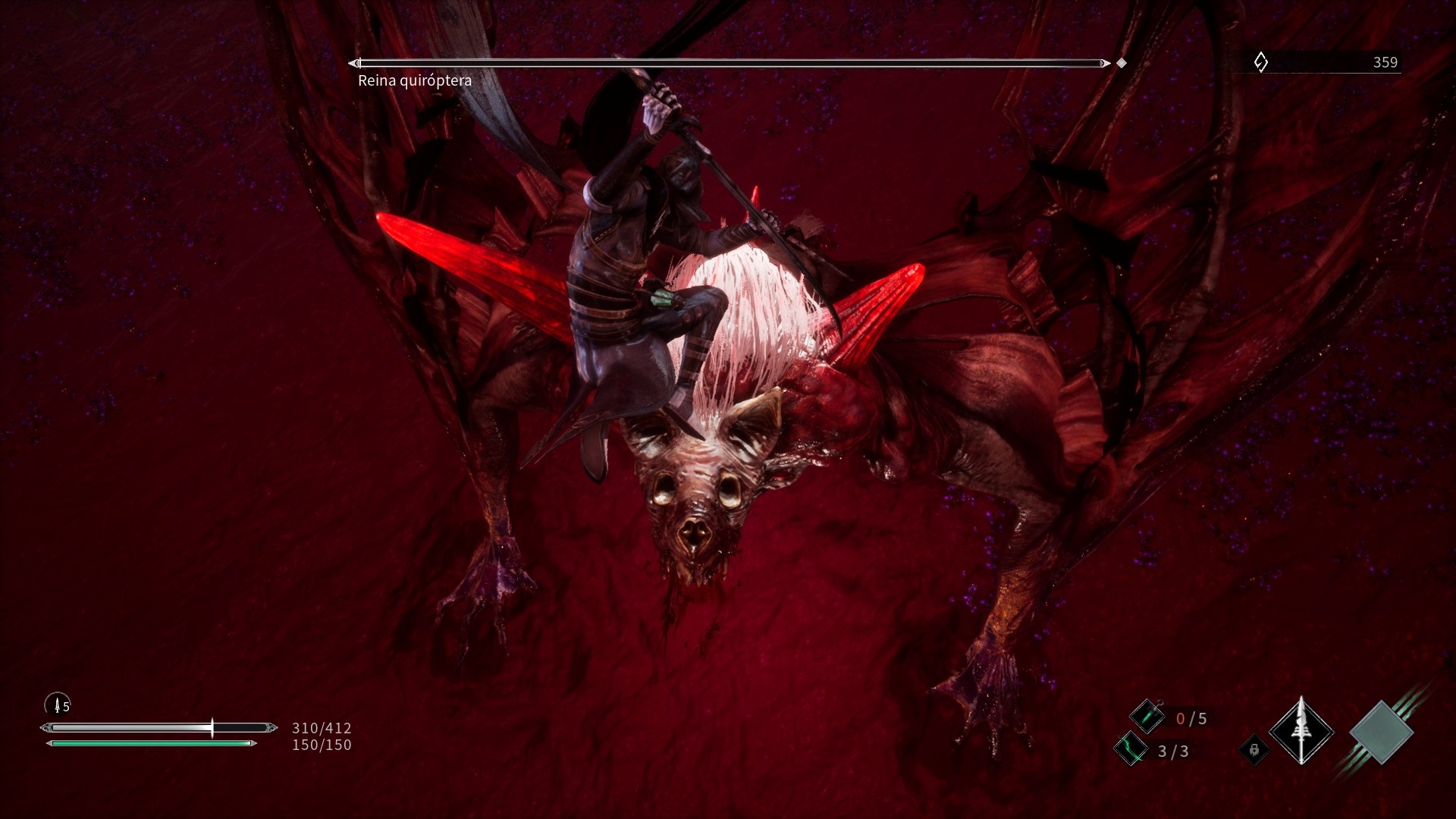Click the circular dagger level icon
This screenshot has width=1456, height=819.
click(58, 704)
